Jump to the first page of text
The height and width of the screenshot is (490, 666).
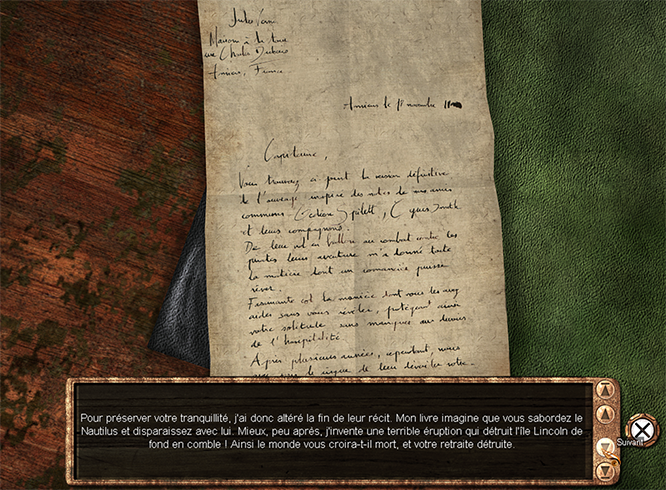click(606, 390)
